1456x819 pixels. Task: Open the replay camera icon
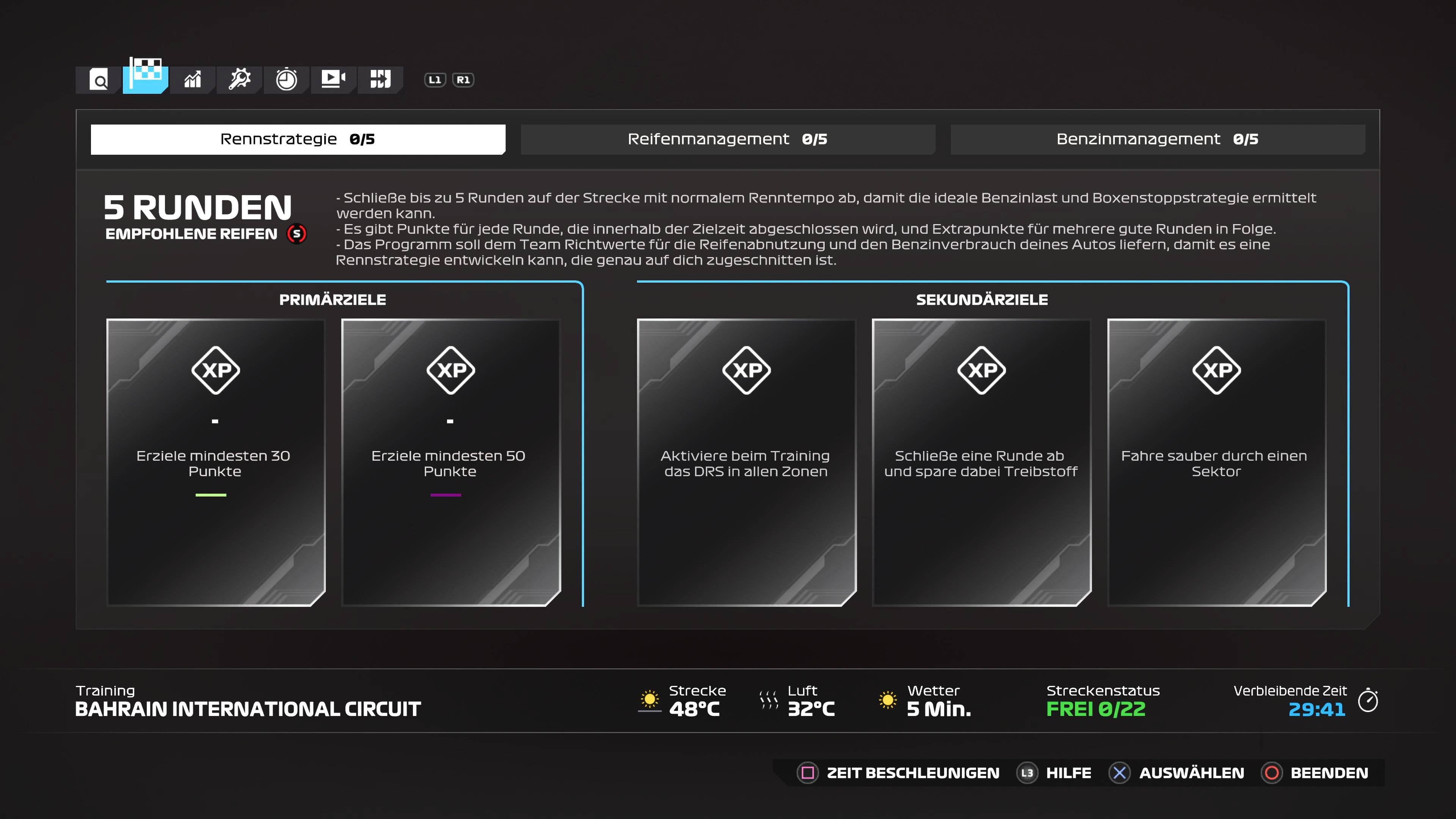333,80
